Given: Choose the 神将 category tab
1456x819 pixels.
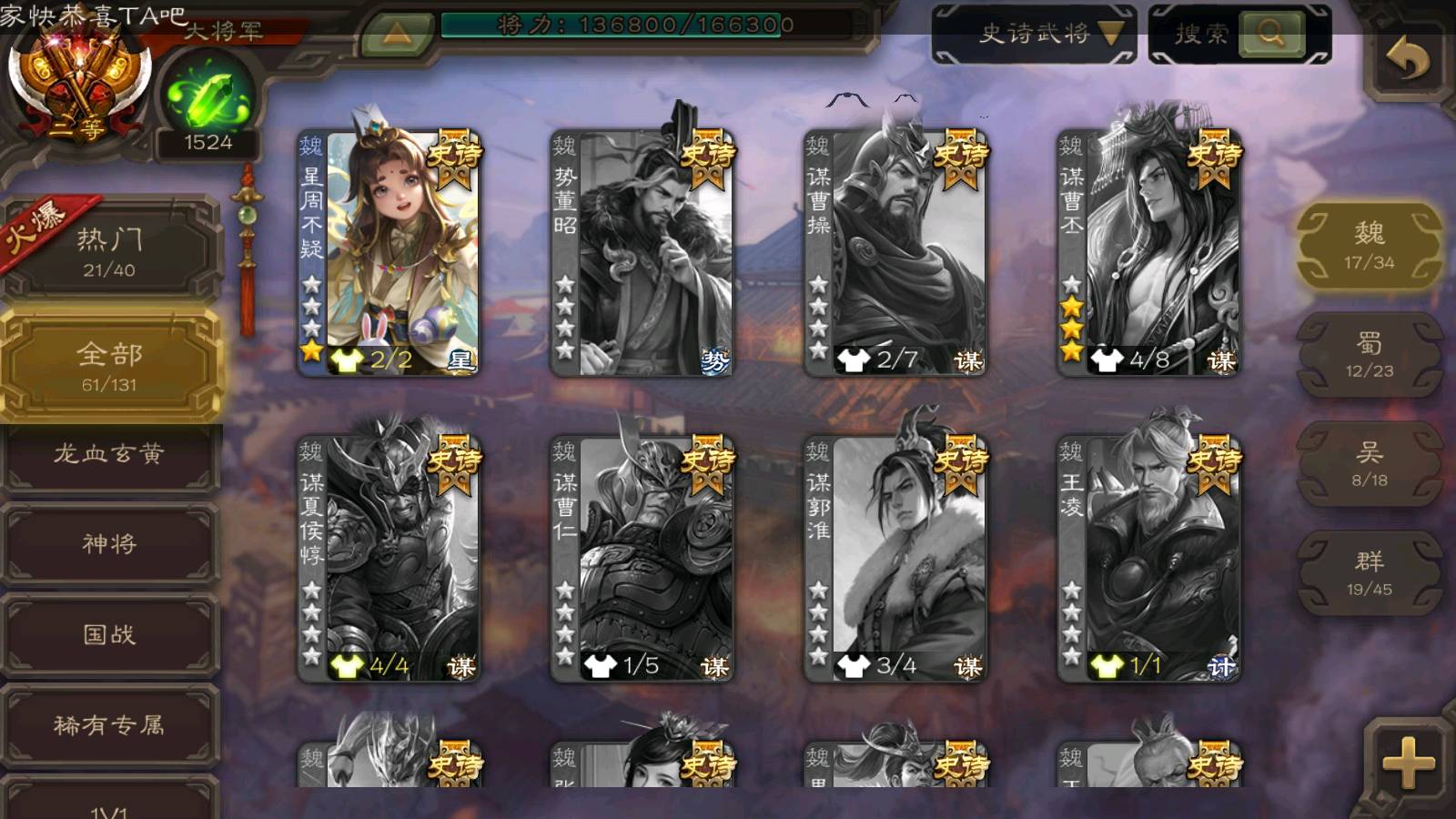Looking at the screenshot, I should (109, 543).
